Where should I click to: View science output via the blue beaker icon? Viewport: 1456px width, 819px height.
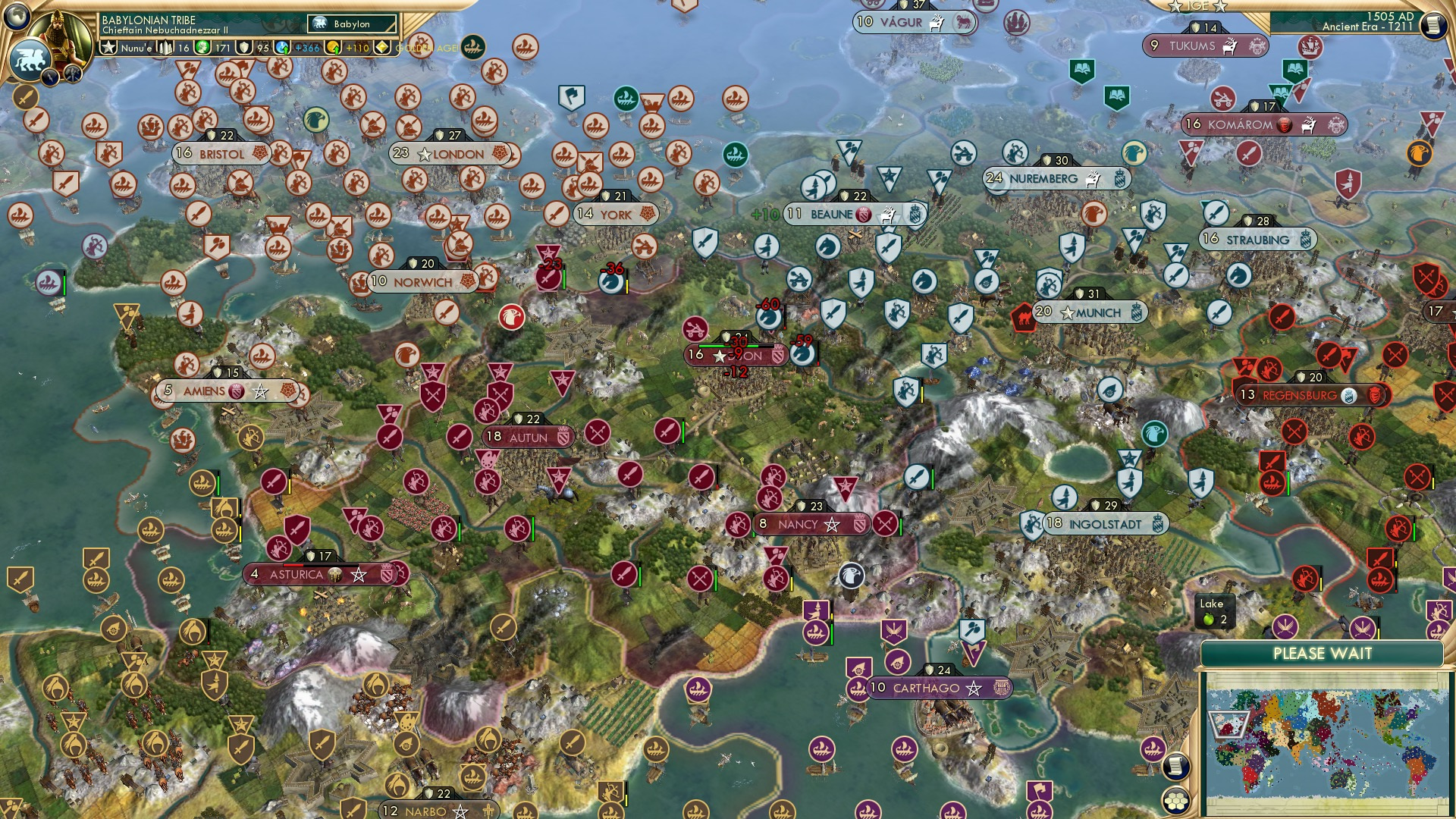coord(281,47)
